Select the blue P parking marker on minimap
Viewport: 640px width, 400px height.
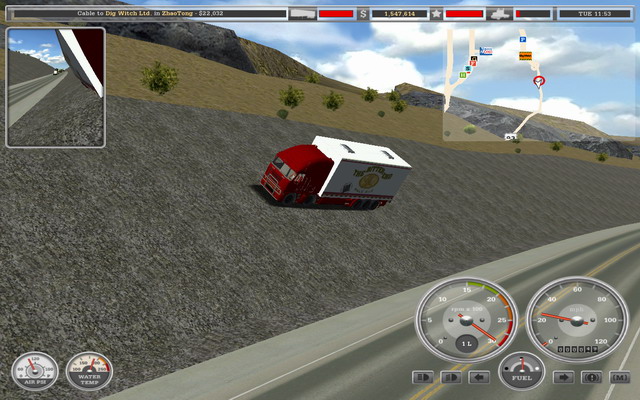pos(522,40)
